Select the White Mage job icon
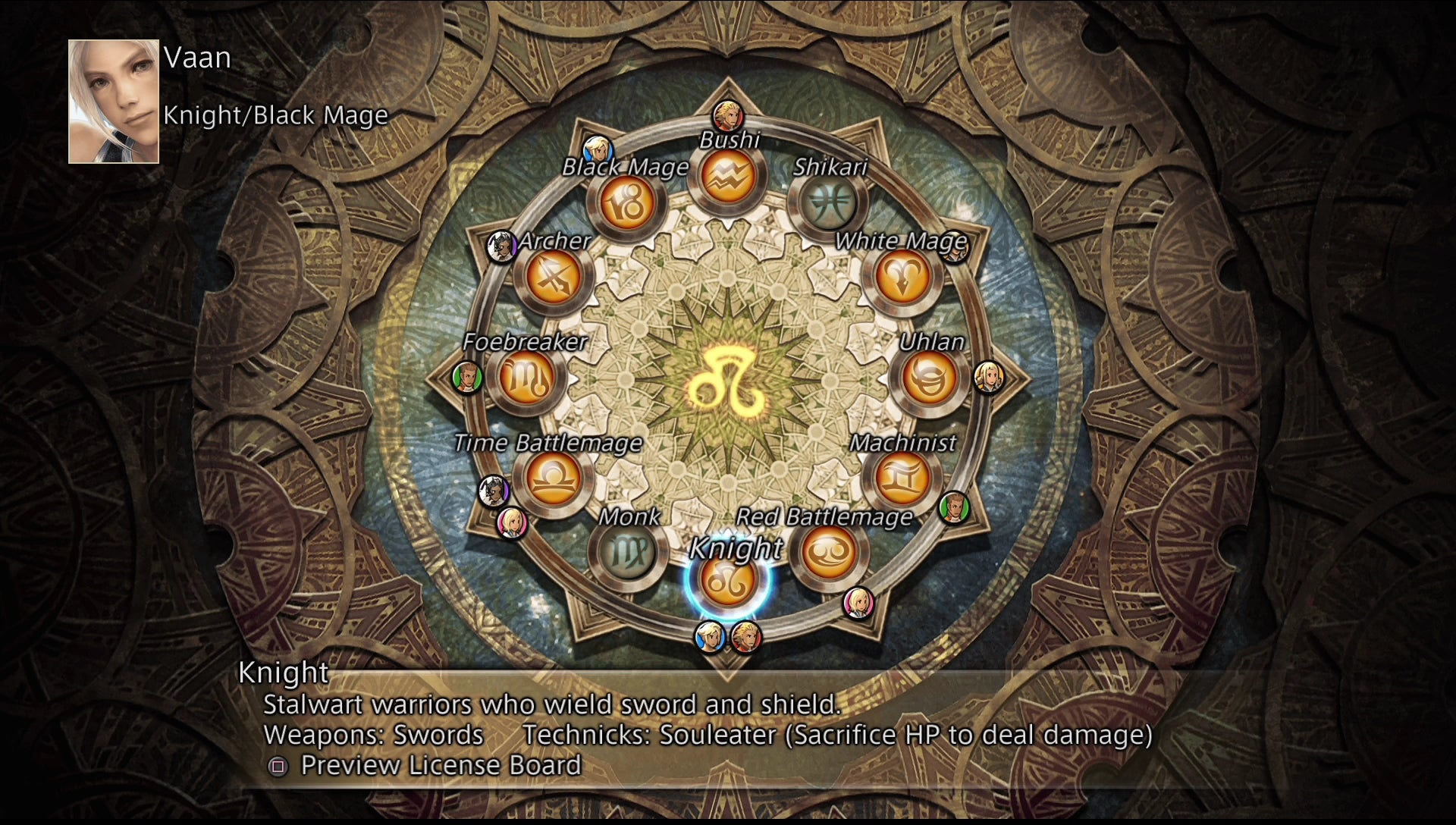The image size is (1456, 825). coord(903,275)
